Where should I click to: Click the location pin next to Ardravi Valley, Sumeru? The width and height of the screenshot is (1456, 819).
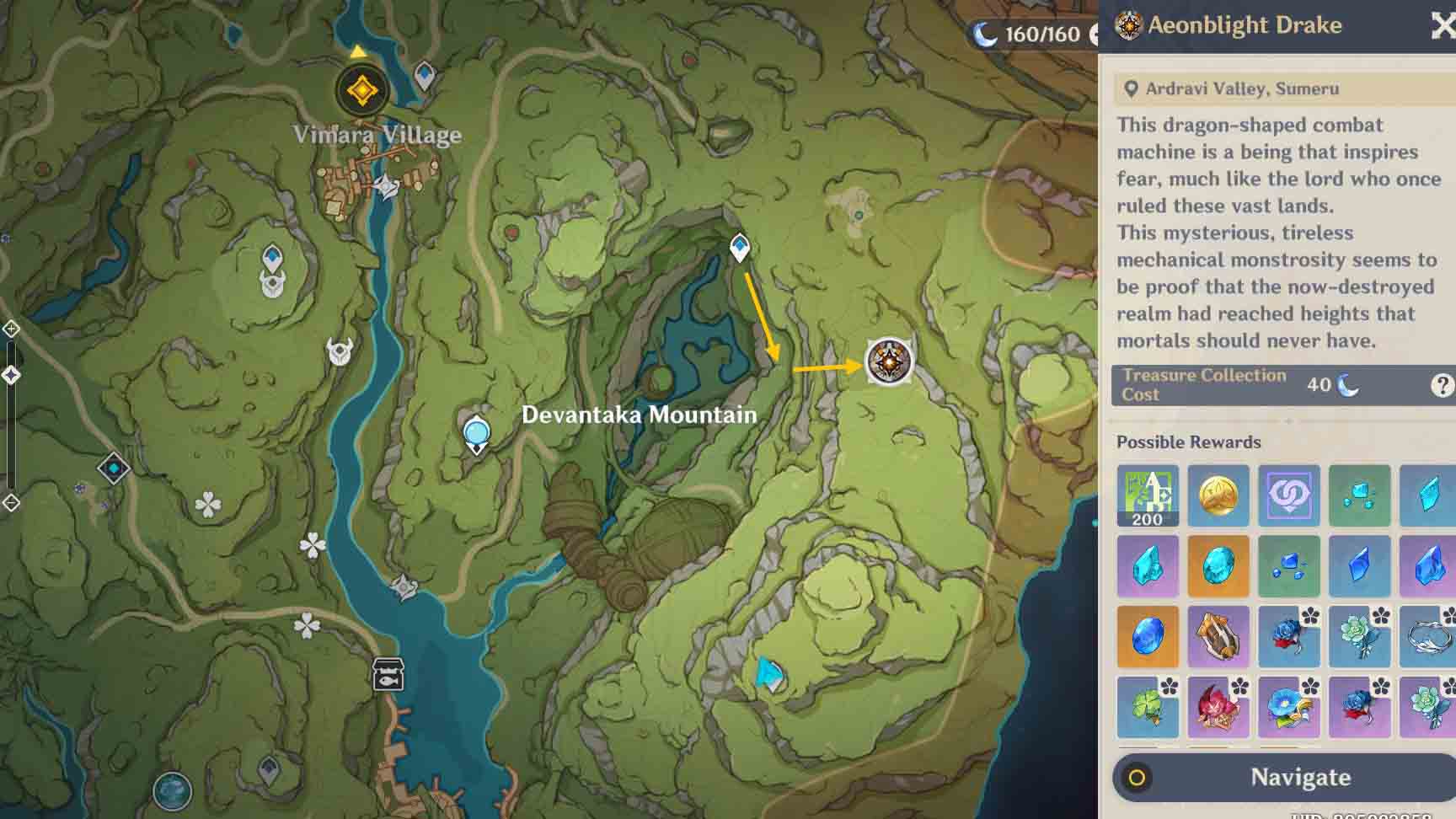point(1130,88)
